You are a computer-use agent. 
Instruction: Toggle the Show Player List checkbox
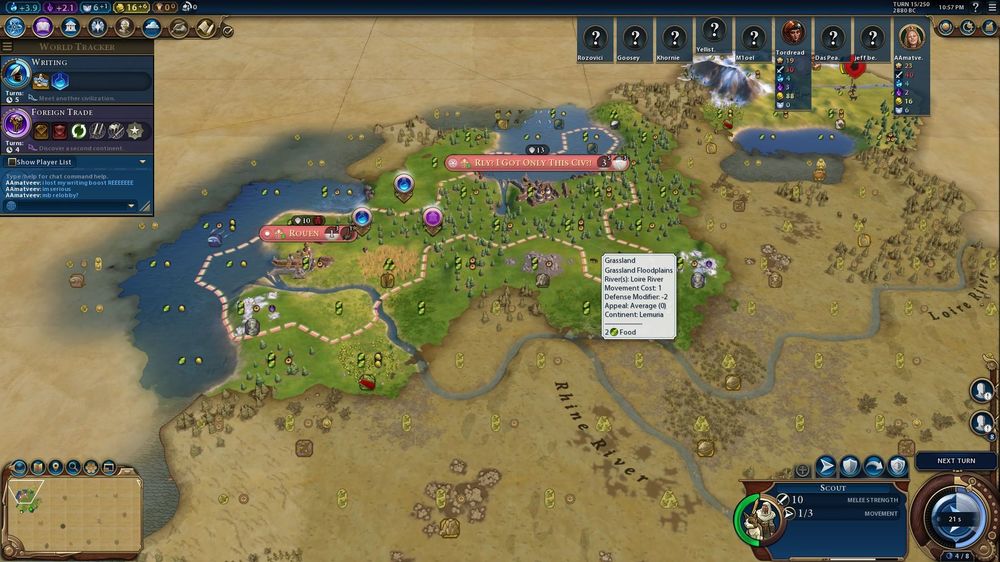click(12, 162)
